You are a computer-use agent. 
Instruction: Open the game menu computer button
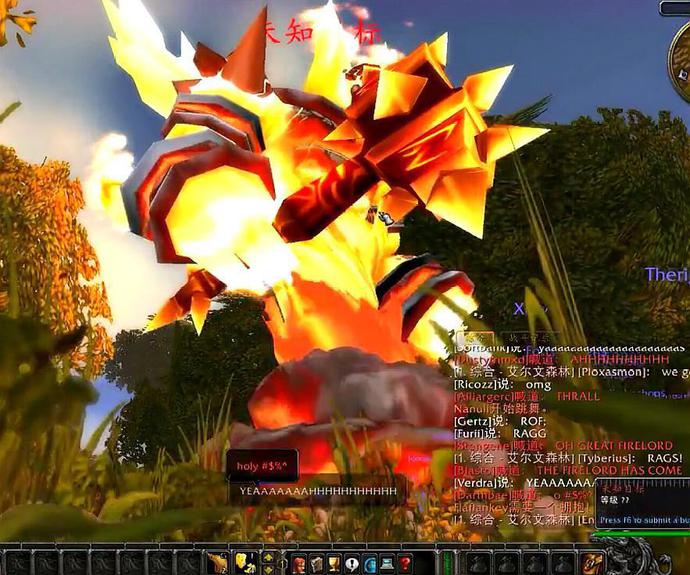[387, 564]
